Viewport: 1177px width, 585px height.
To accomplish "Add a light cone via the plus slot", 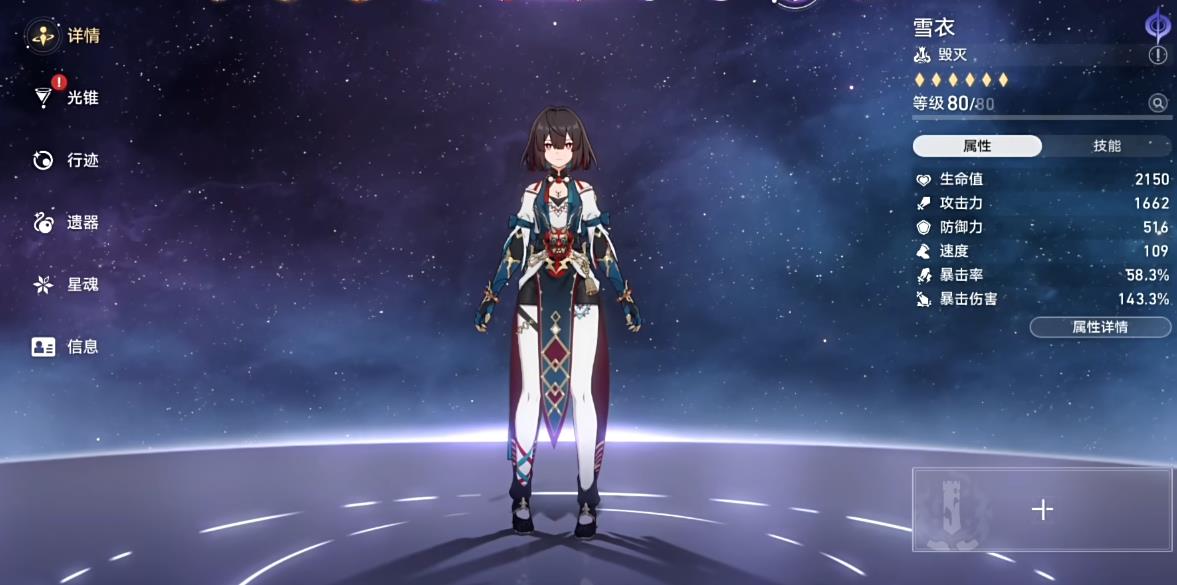I will (1042, 510).
